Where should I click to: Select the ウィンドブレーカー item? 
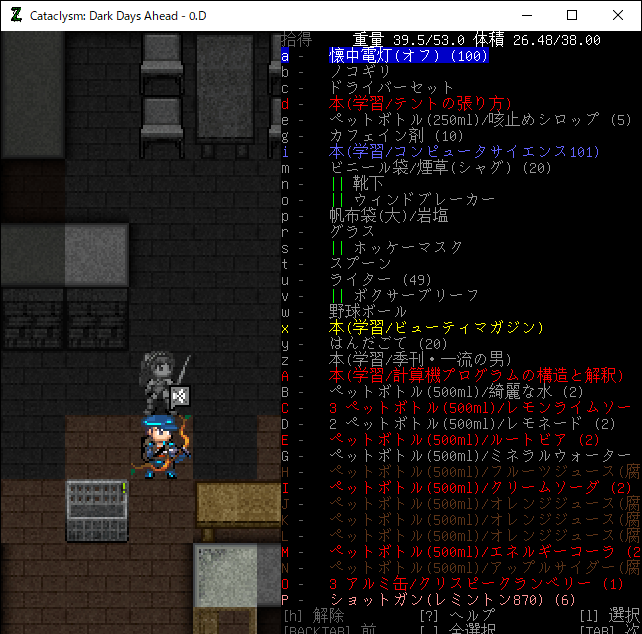(412, 200)
